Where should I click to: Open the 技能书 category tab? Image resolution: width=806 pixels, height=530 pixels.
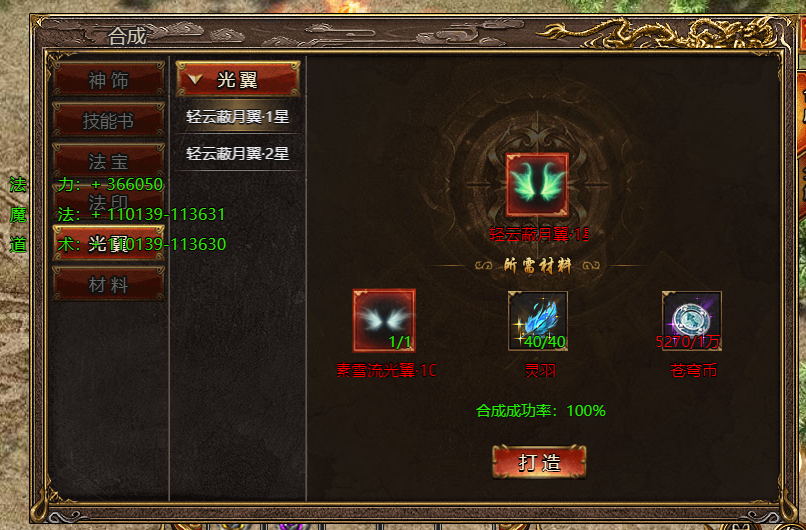click(x=108, y=121)
